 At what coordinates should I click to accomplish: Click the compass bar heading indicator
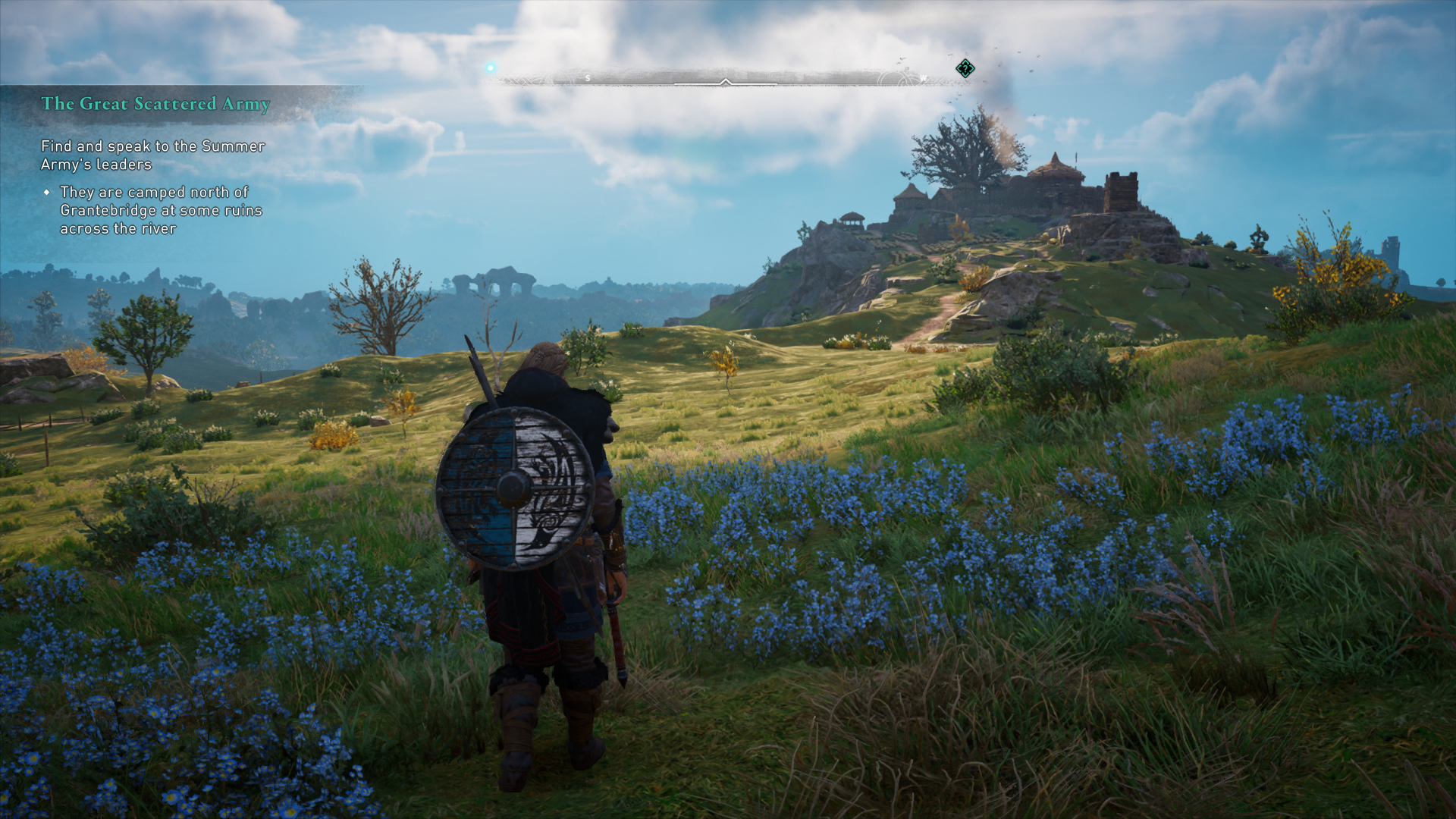click(726, 81)
